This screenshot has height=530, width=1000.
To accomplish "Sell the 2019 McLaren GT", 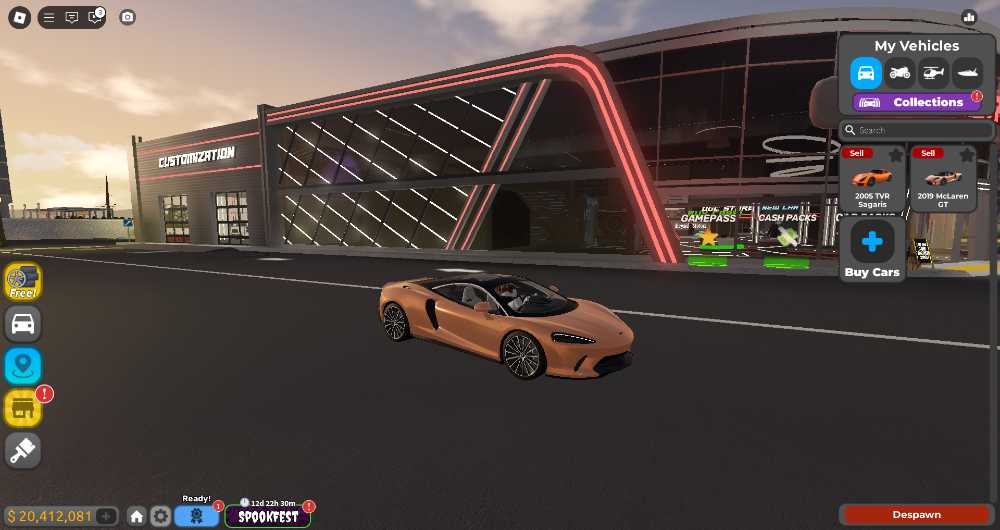I will point(928,153).
